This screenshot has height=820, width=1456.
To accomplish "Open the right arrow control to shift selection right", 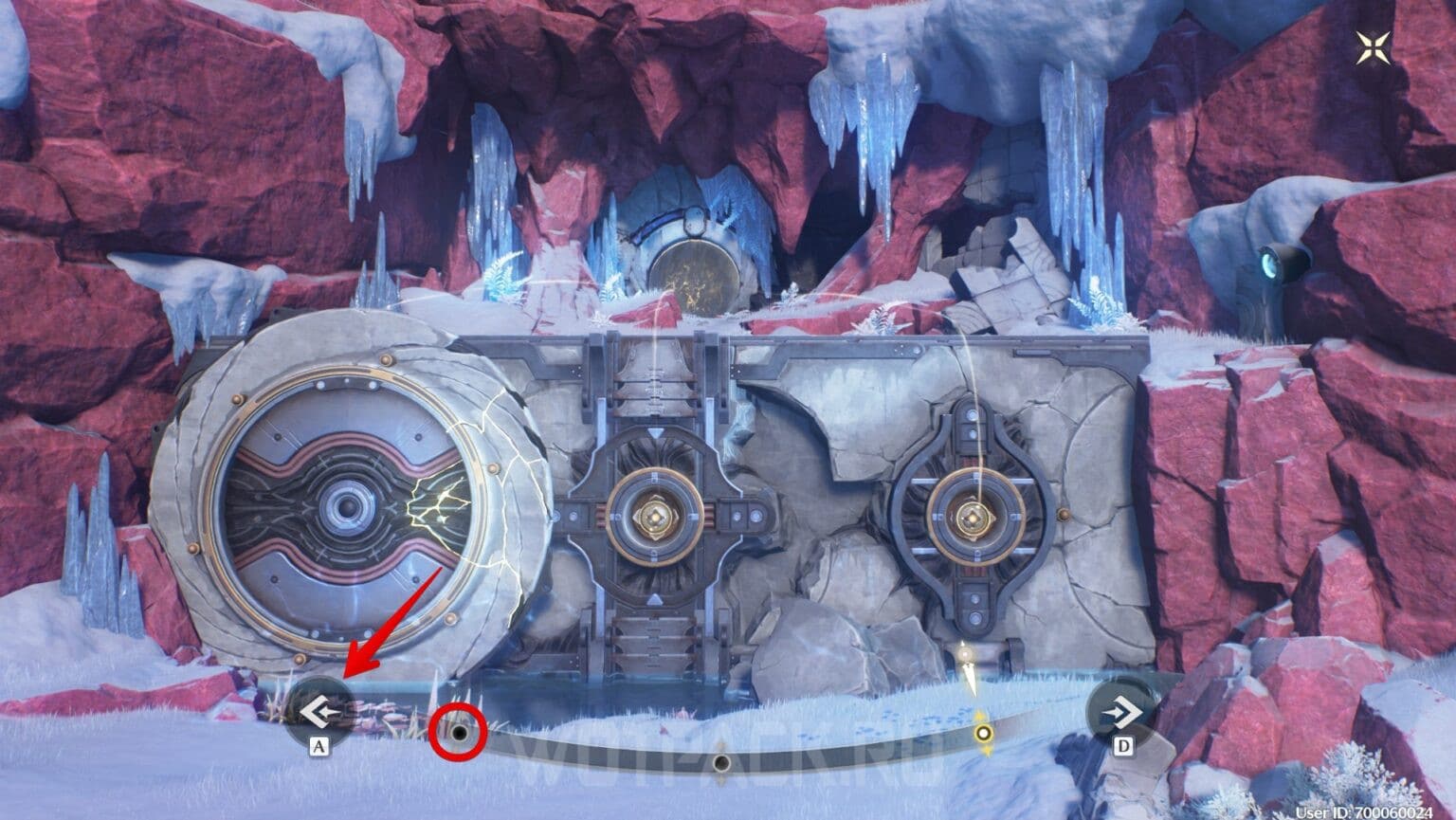I will (x=1122, y=709).
